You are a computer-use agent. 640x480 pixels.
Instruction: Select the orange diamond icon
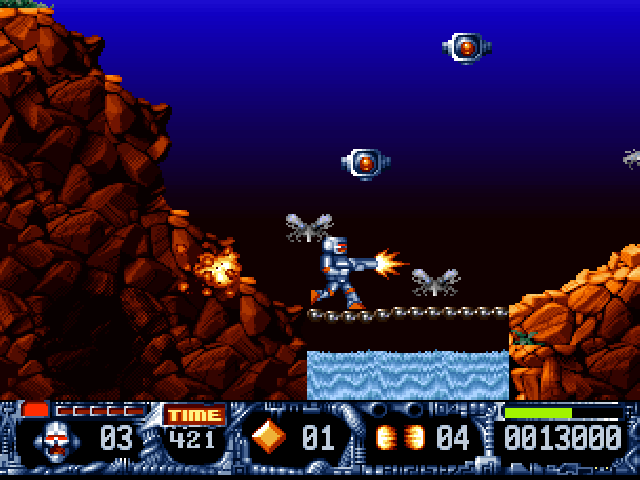tap(268, 437)
